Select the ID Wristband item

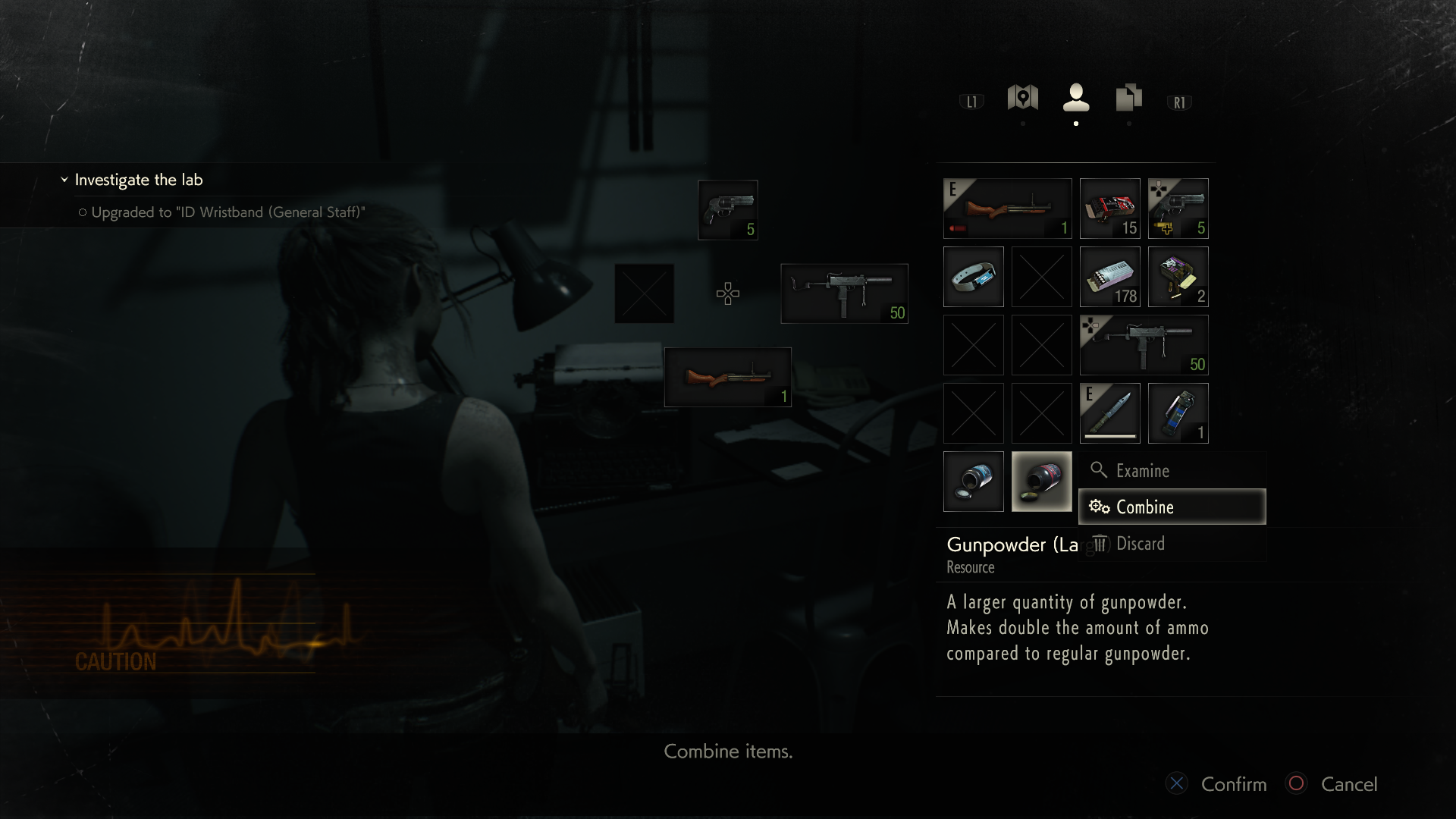click(973, 277)
